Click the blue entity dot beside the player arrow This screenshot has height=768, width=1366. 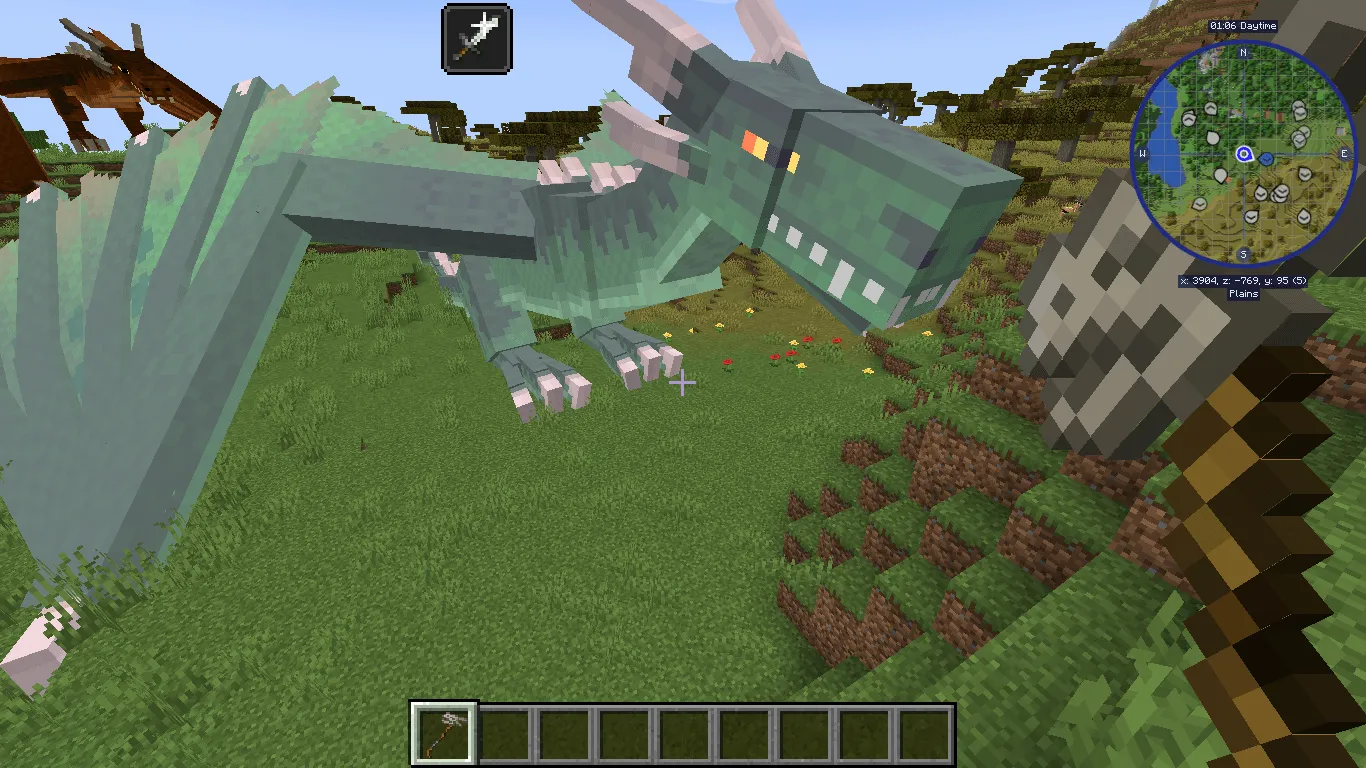[1266, 159]
